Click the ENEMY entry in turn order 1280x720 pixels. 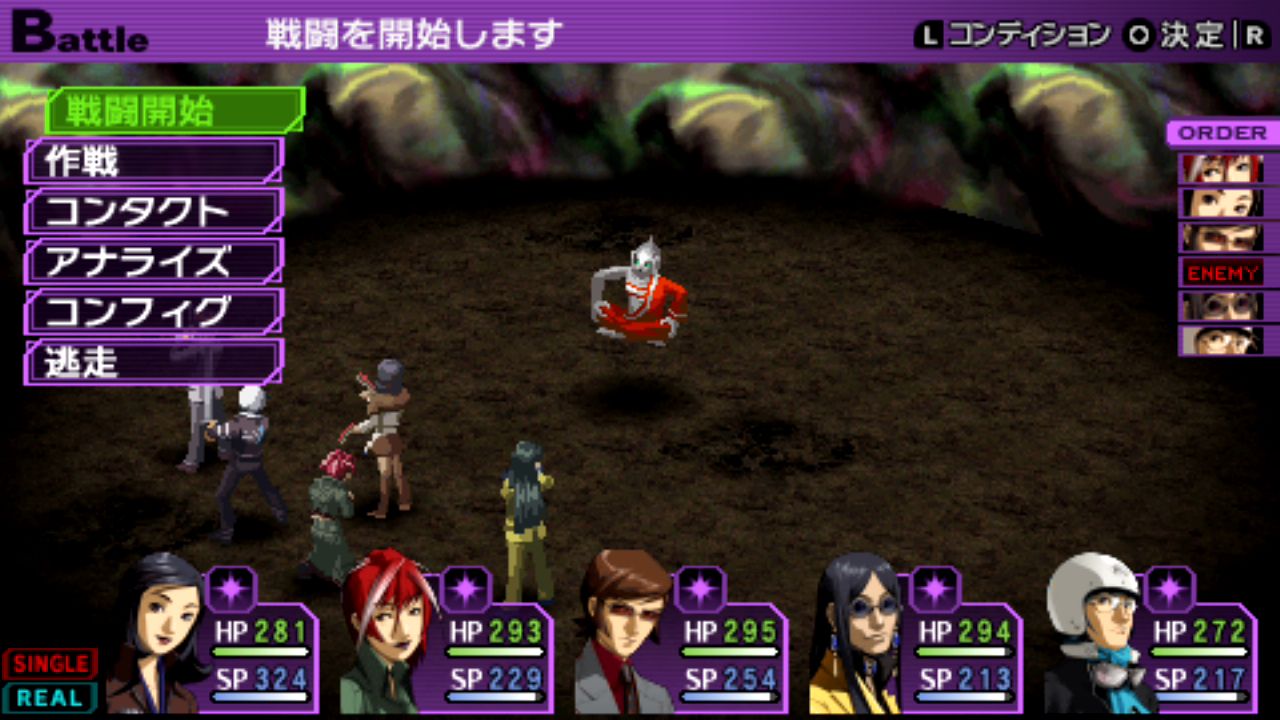point(1222,272)
